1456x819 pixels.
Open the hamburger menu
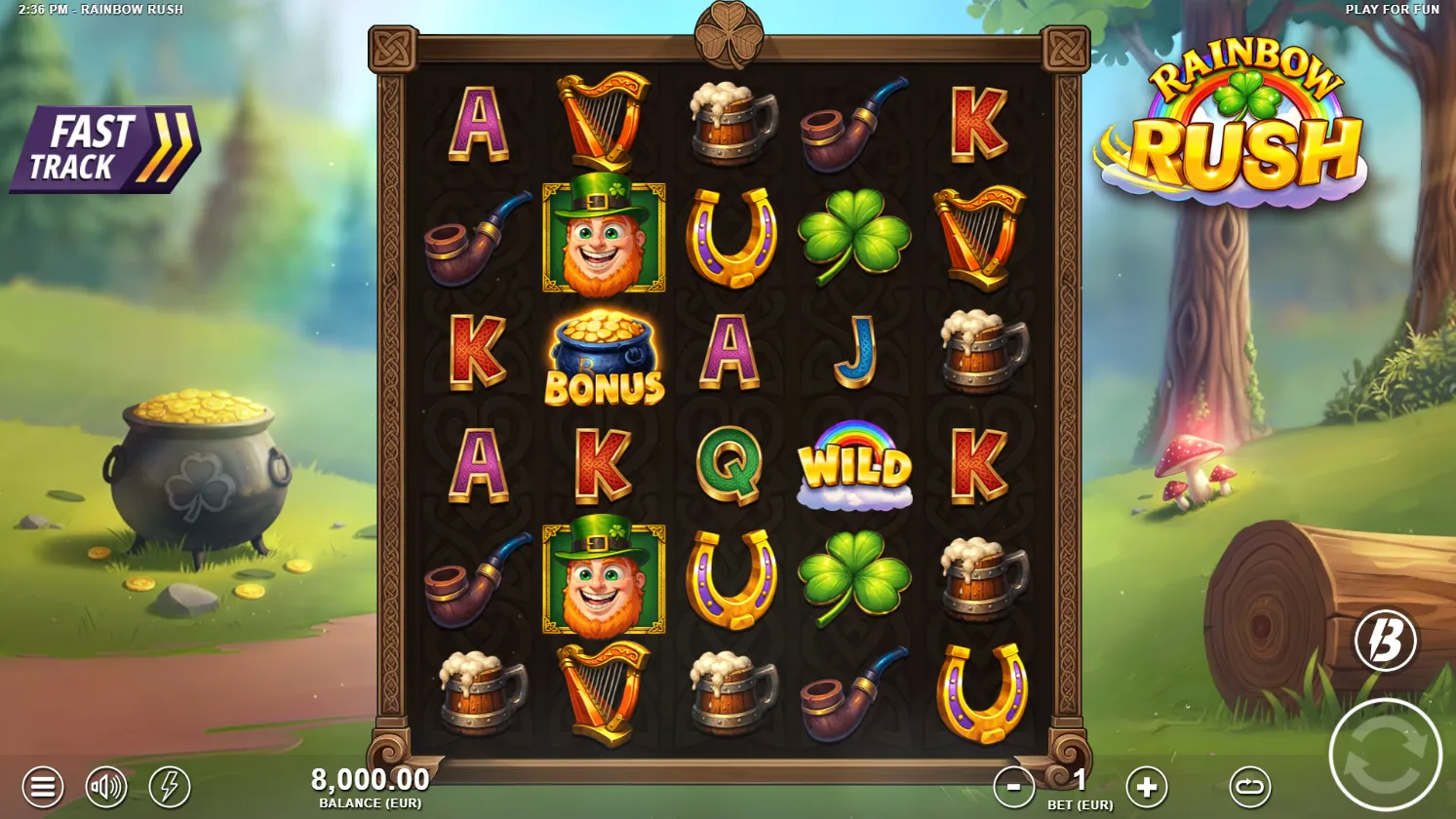42,786
